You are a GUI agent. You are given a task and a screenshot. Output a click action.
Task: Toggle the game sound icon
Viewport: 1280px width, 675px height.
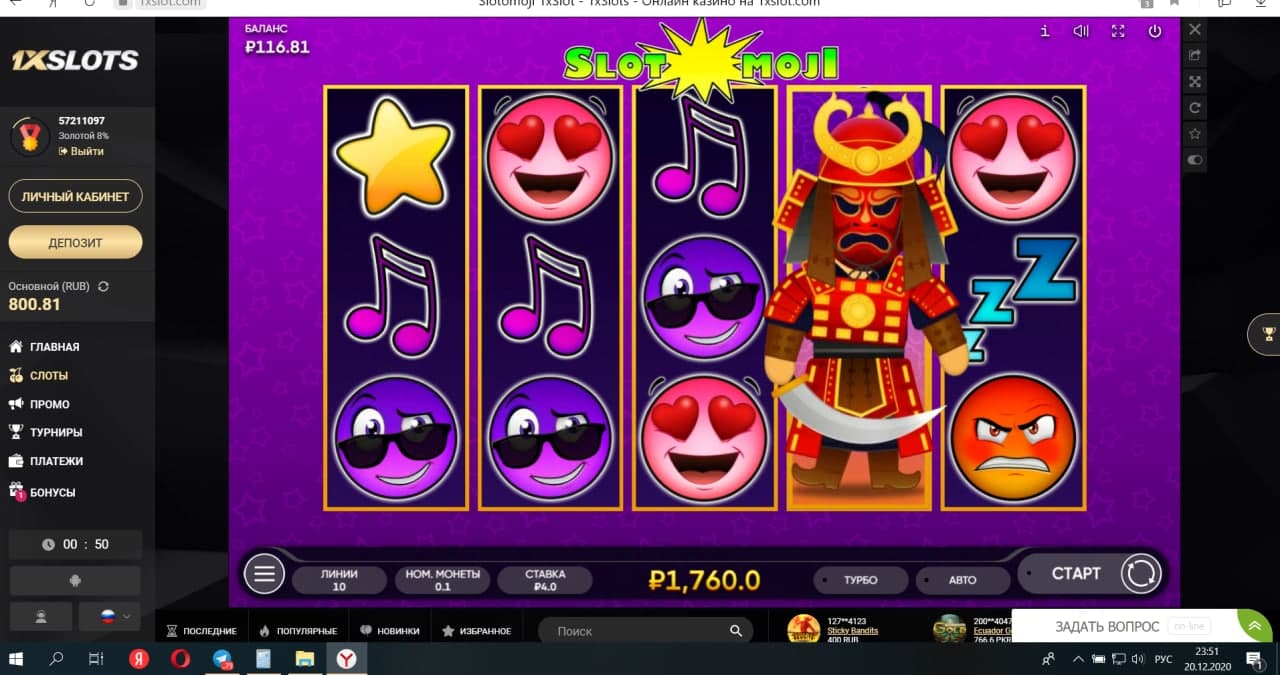(1081, 31)
